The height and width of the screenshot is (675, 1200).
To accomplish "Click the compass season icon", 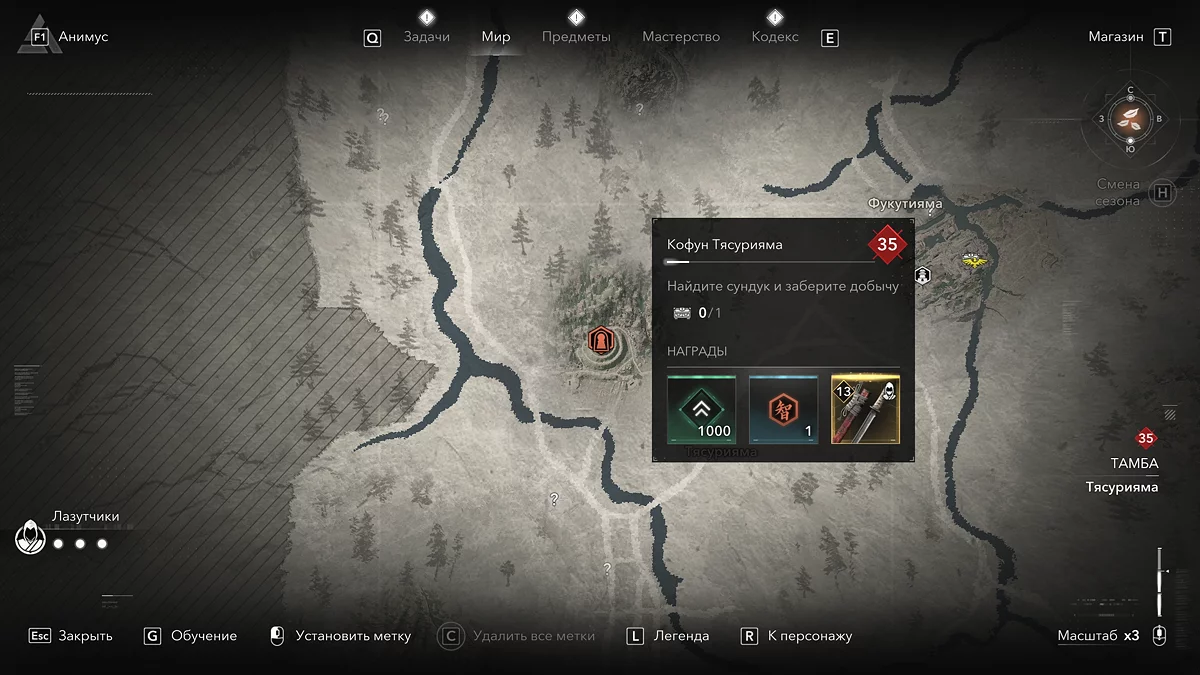I will click(1131, 120).
